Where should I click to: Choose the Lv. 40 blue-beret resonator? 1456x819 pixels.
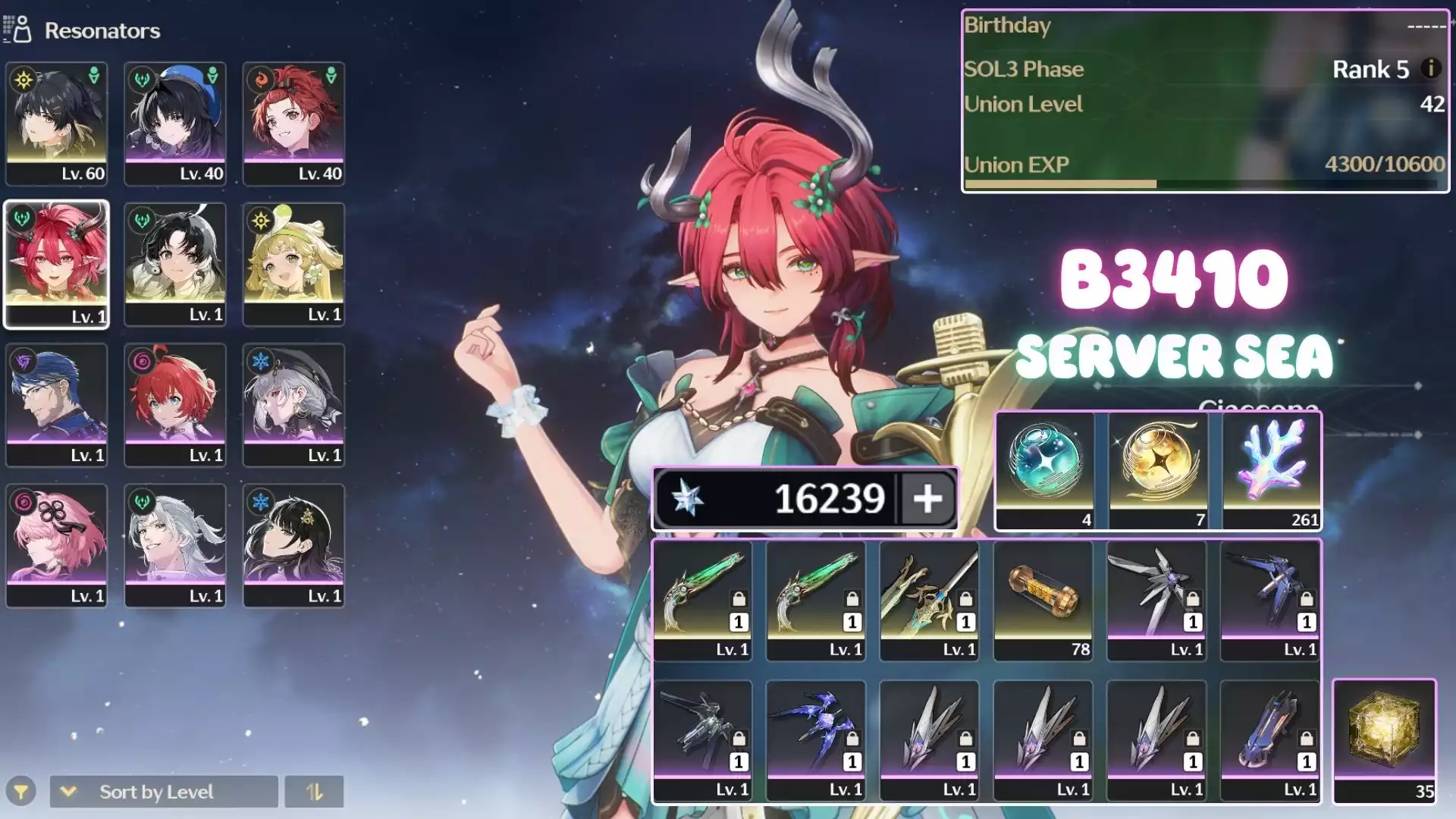(x=175, y=124)
